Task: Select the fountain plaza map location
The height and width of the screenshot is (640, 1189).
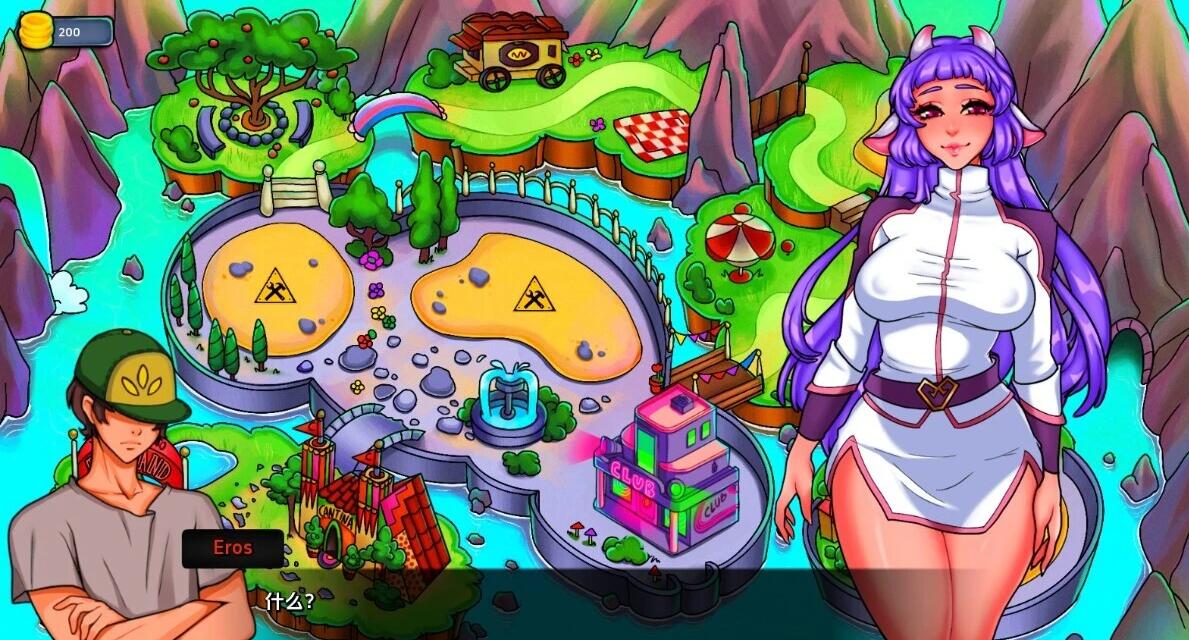Action: [x=507, y=400]
